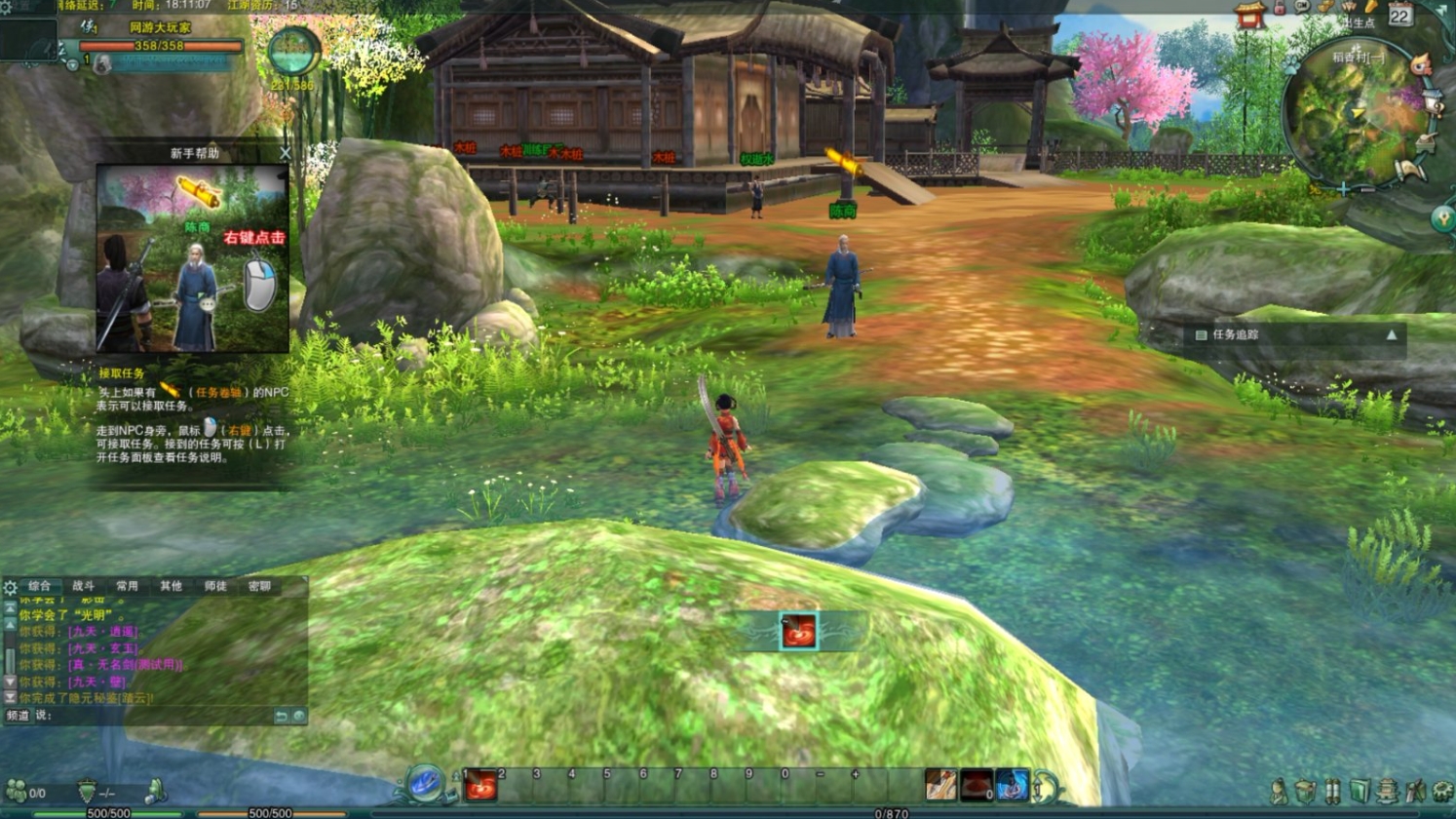Open the GM speech bubble icon

click(x=1302, y=7)
